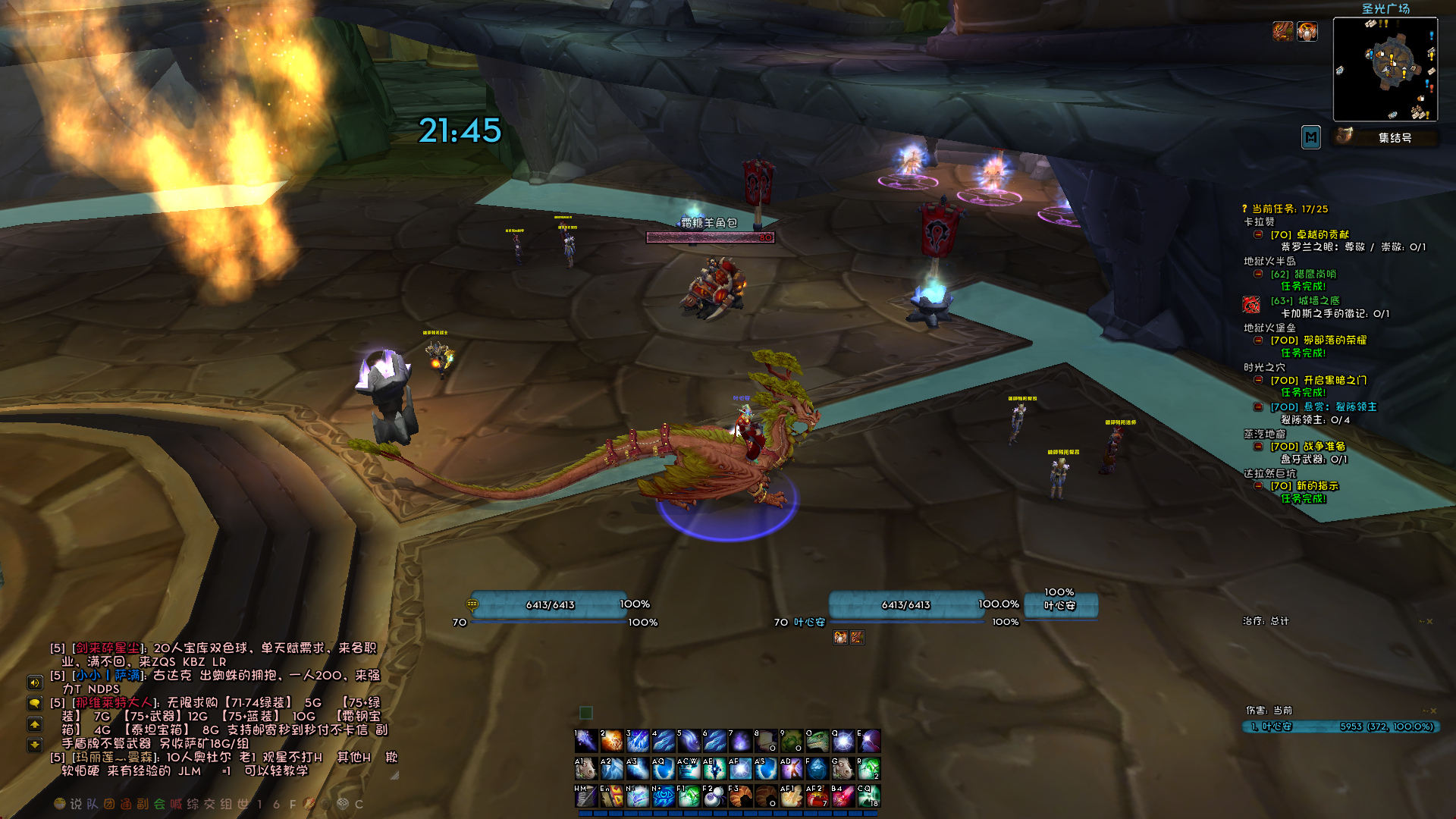Image resolution: width=1456 pixels, height=819 pixels.
Task: Select the dragon mount buff icon
Action: point(1282,31)
